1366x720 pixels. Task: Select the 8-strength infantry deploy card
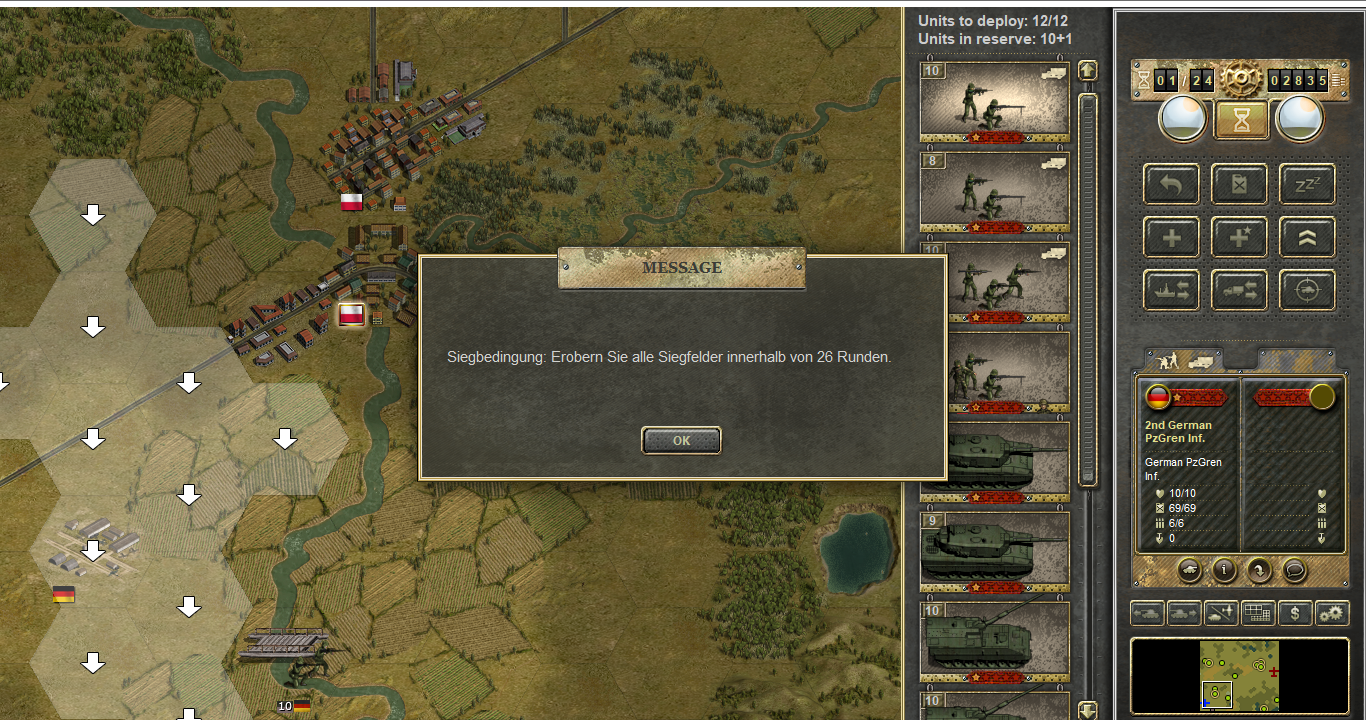tap(994, 191)
